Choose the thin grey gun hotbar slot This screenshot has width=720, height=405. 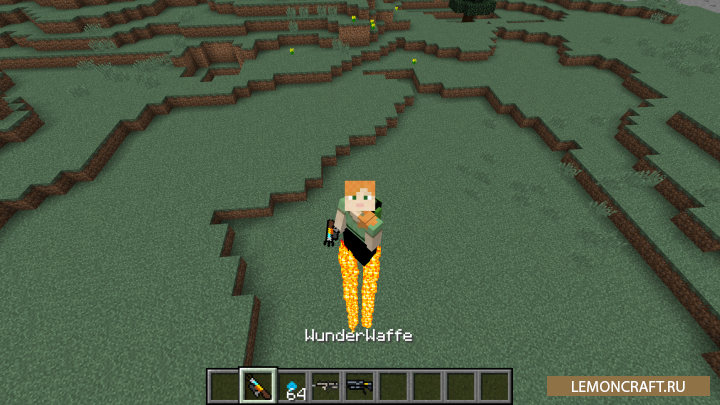pos(325,385)
